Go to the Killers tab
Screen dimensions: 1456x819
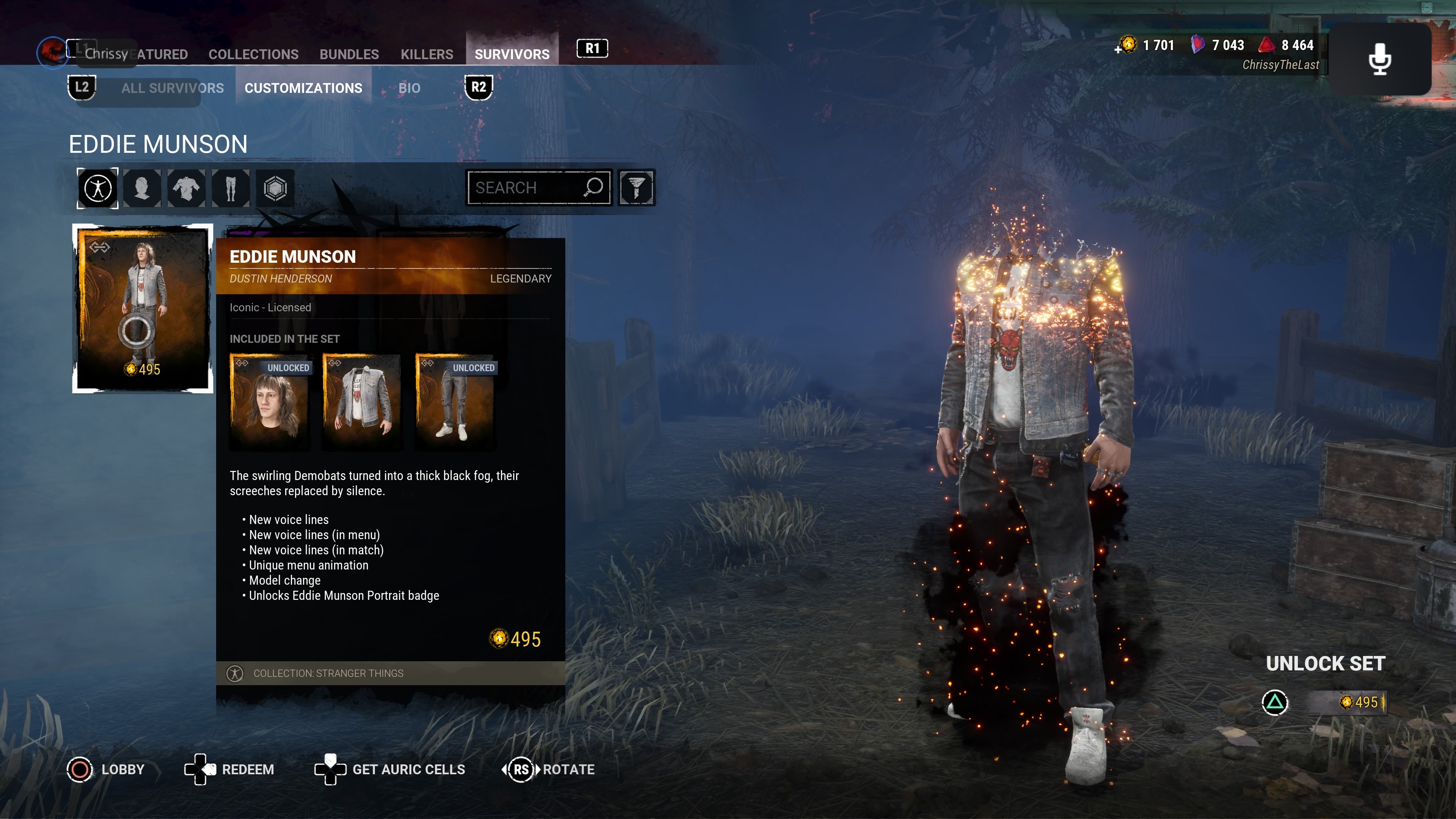tap(427, 54)
